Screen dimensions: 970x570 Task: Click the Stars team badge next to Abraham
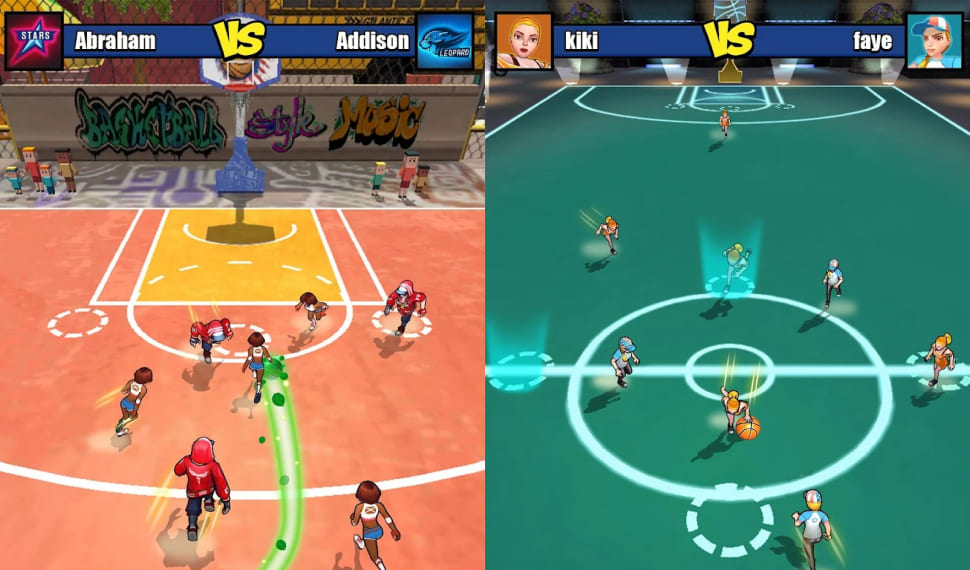point(34,40)
